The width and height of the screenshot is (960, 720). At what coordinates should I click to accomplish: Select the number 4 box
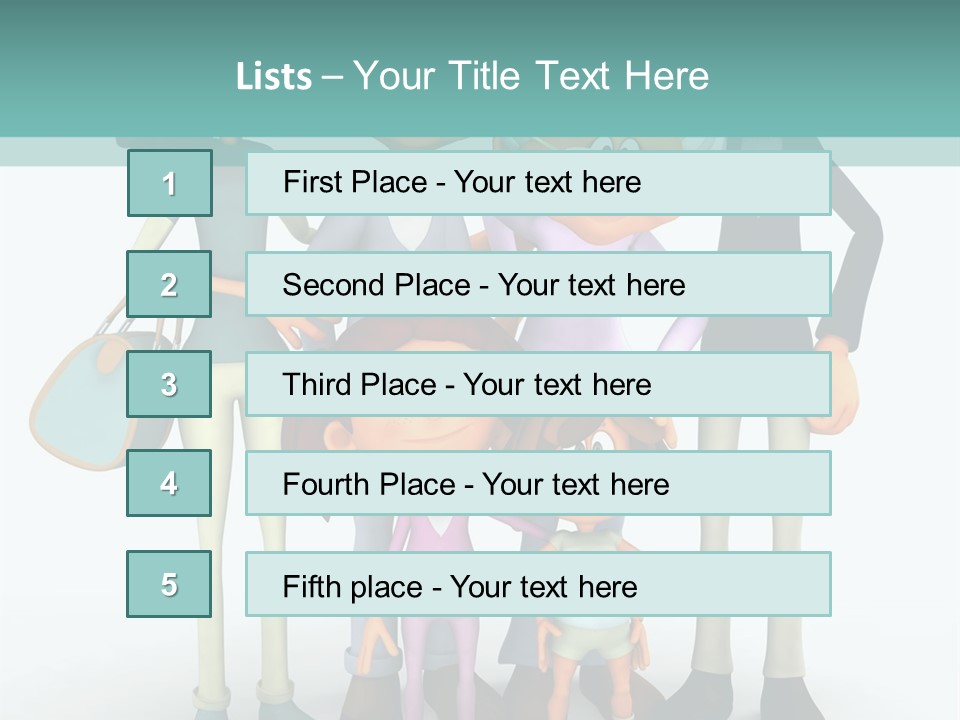(169, 483)
